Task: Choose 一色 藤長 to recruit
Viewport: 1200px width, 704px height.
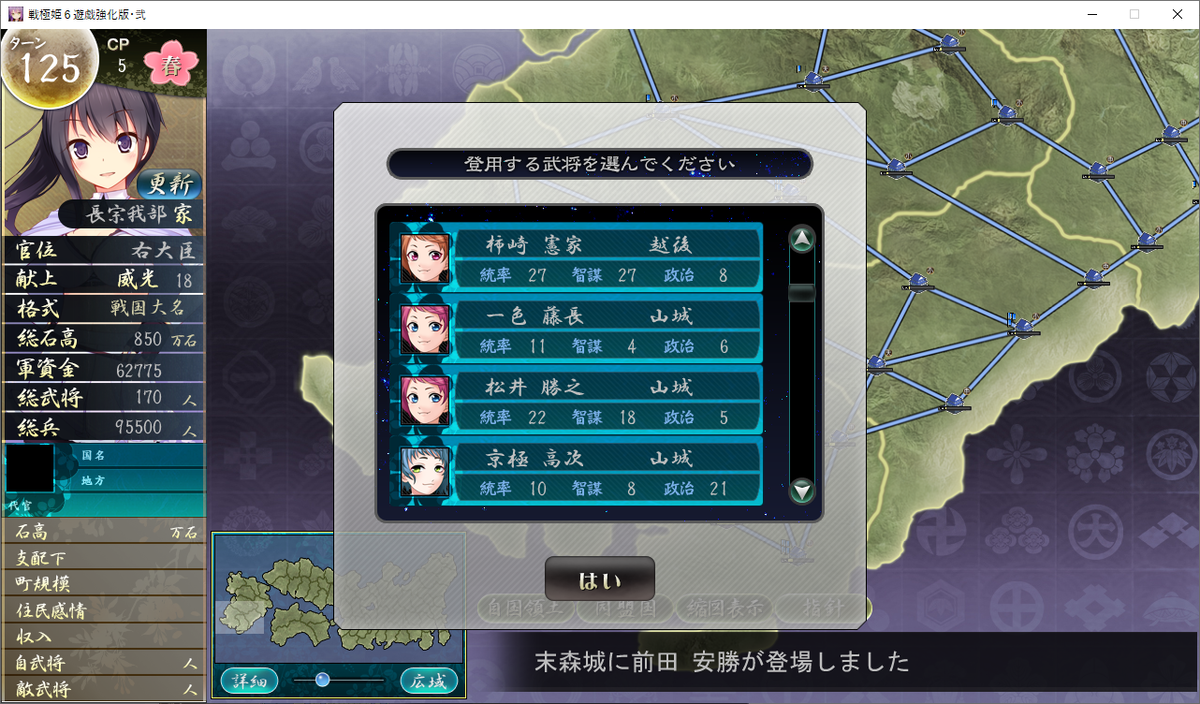Action: [578, 330]
